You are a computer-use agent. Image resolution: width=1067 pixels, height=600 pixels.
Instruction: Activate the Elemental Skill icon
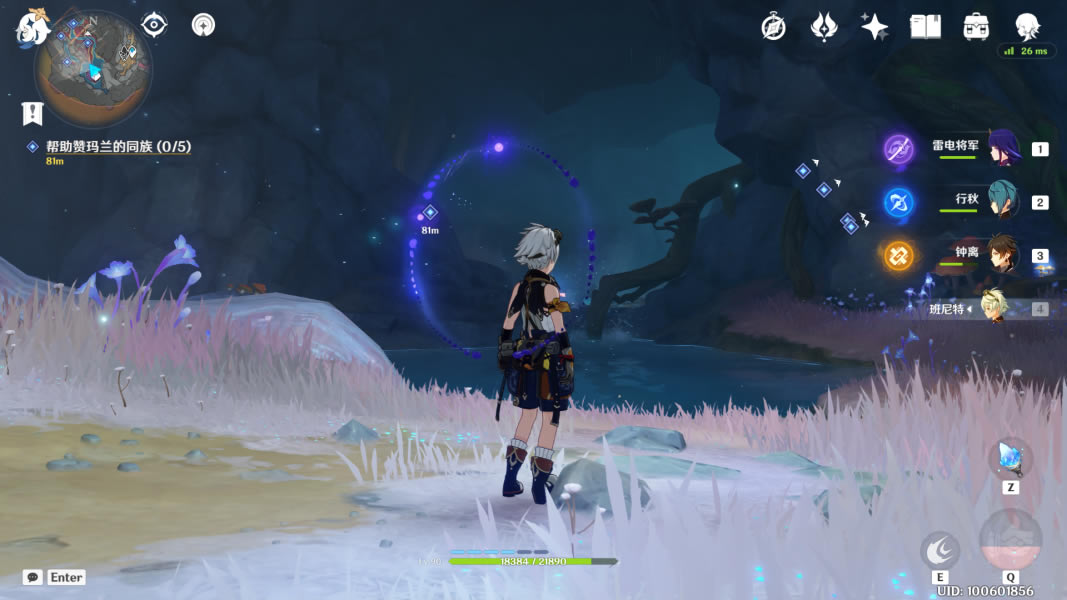940,550
